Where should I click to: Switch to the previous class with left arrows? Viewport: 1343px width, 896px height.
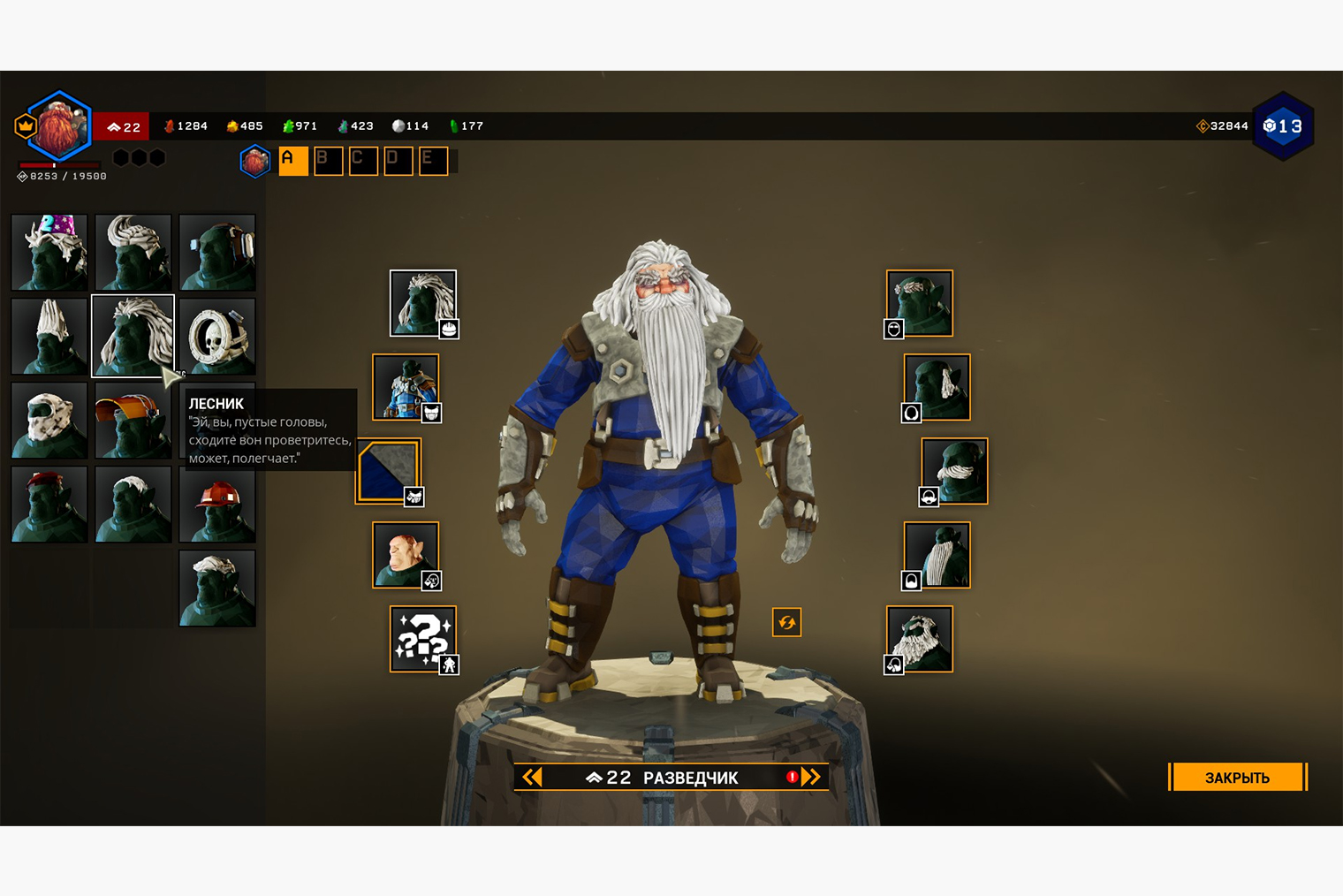532,778
